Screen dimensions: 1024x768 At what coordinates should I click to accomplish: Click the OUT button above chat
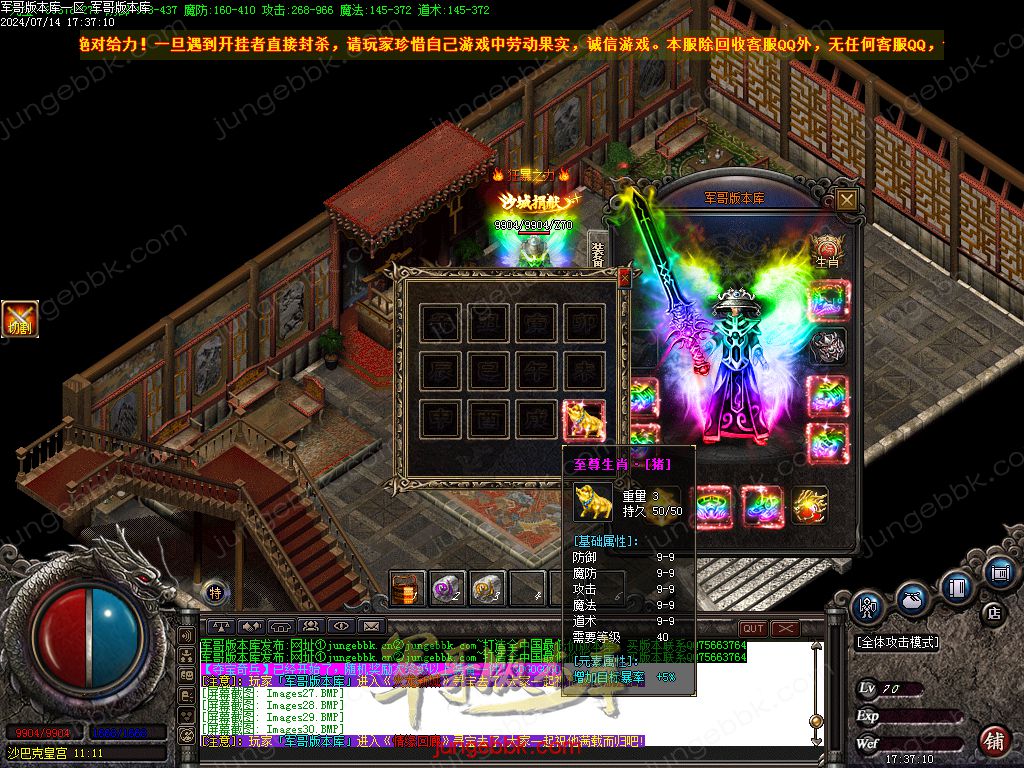tap(752, 628)
